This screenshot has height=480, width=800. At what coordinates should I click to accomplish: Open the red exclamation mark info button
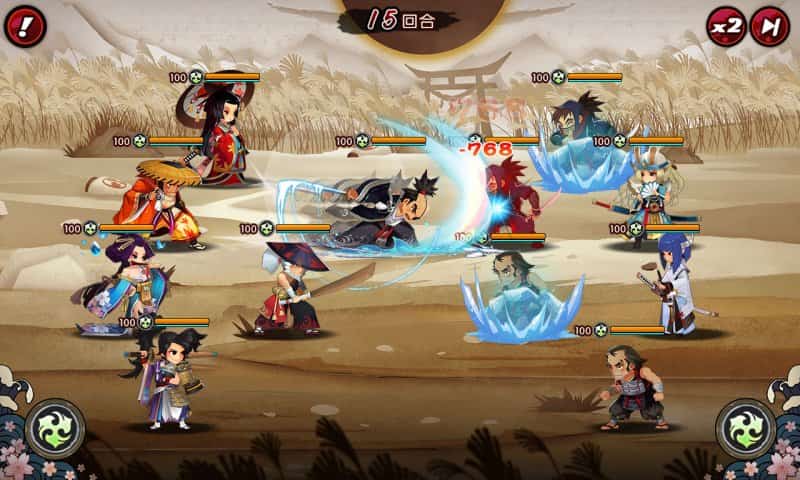pos(25,26)
